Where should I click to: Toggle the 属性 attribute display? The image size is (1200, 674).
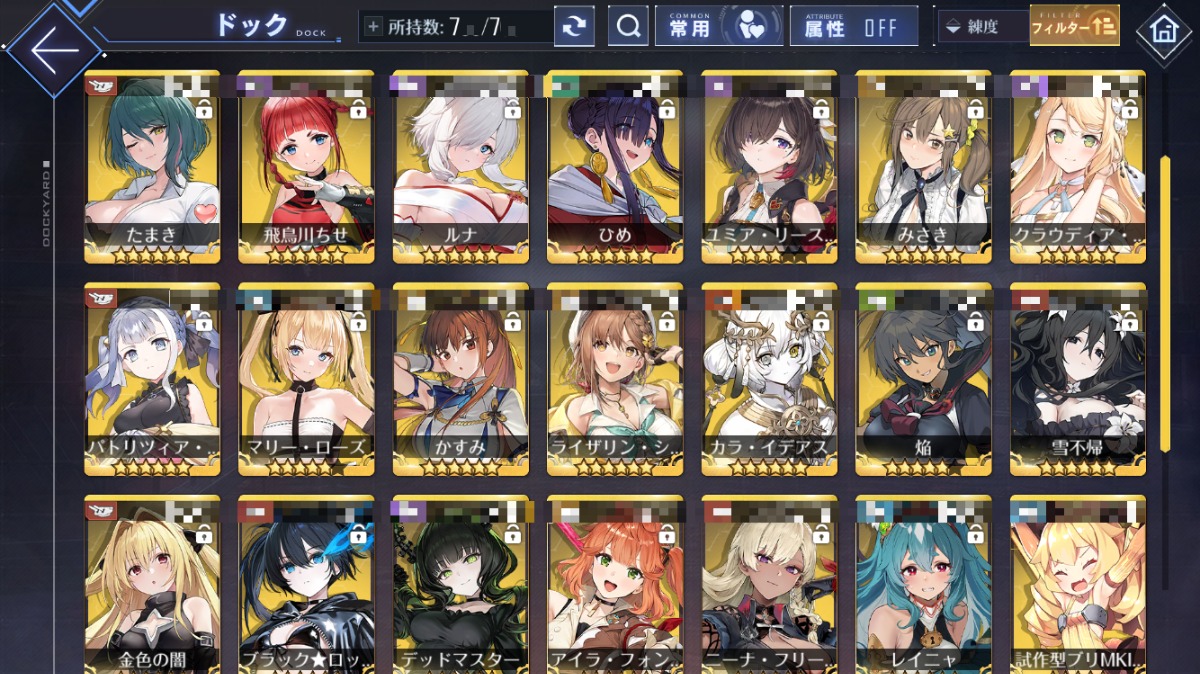(853, 27)
